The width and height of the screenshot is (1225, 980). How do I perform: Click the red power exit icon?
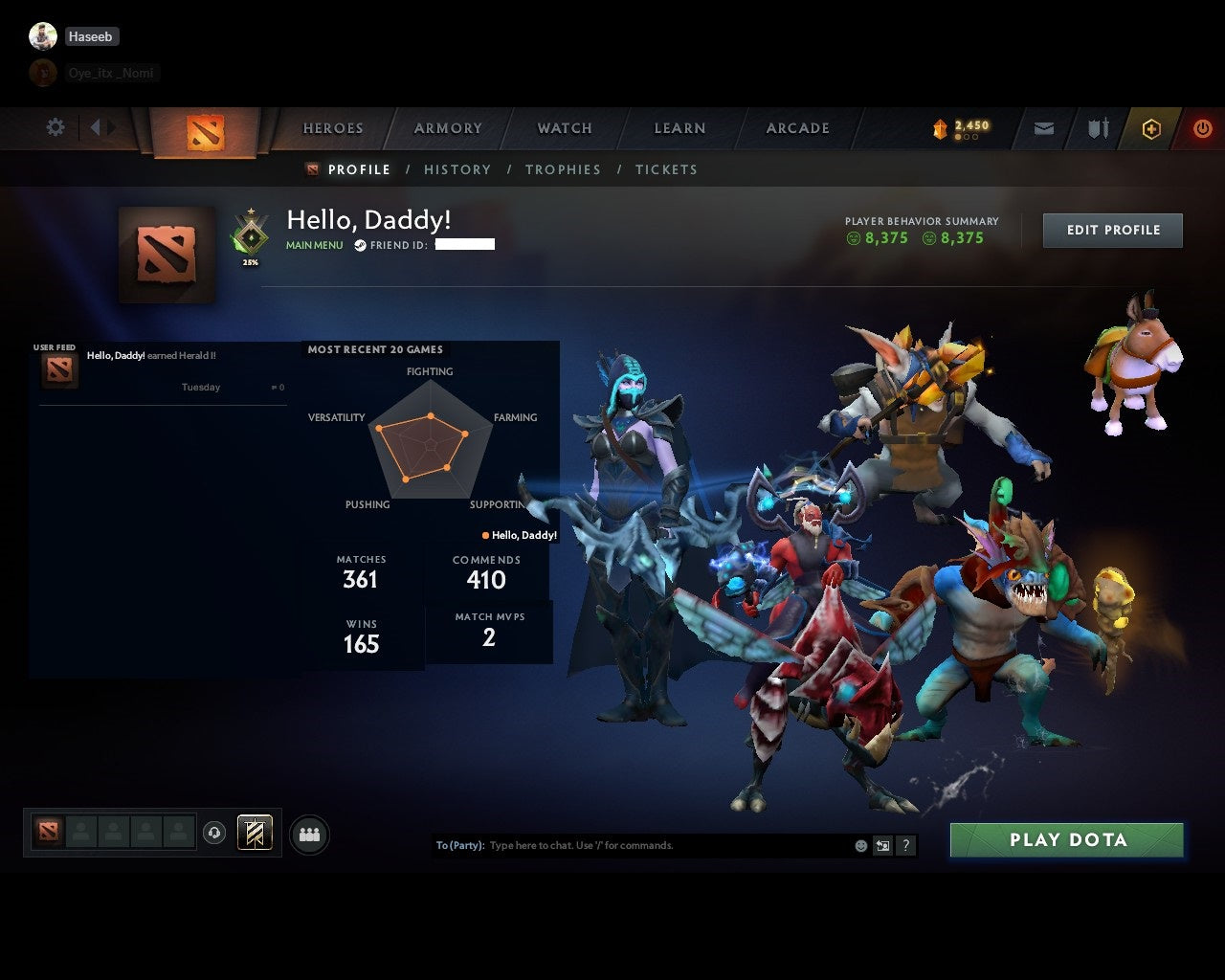1203,128
